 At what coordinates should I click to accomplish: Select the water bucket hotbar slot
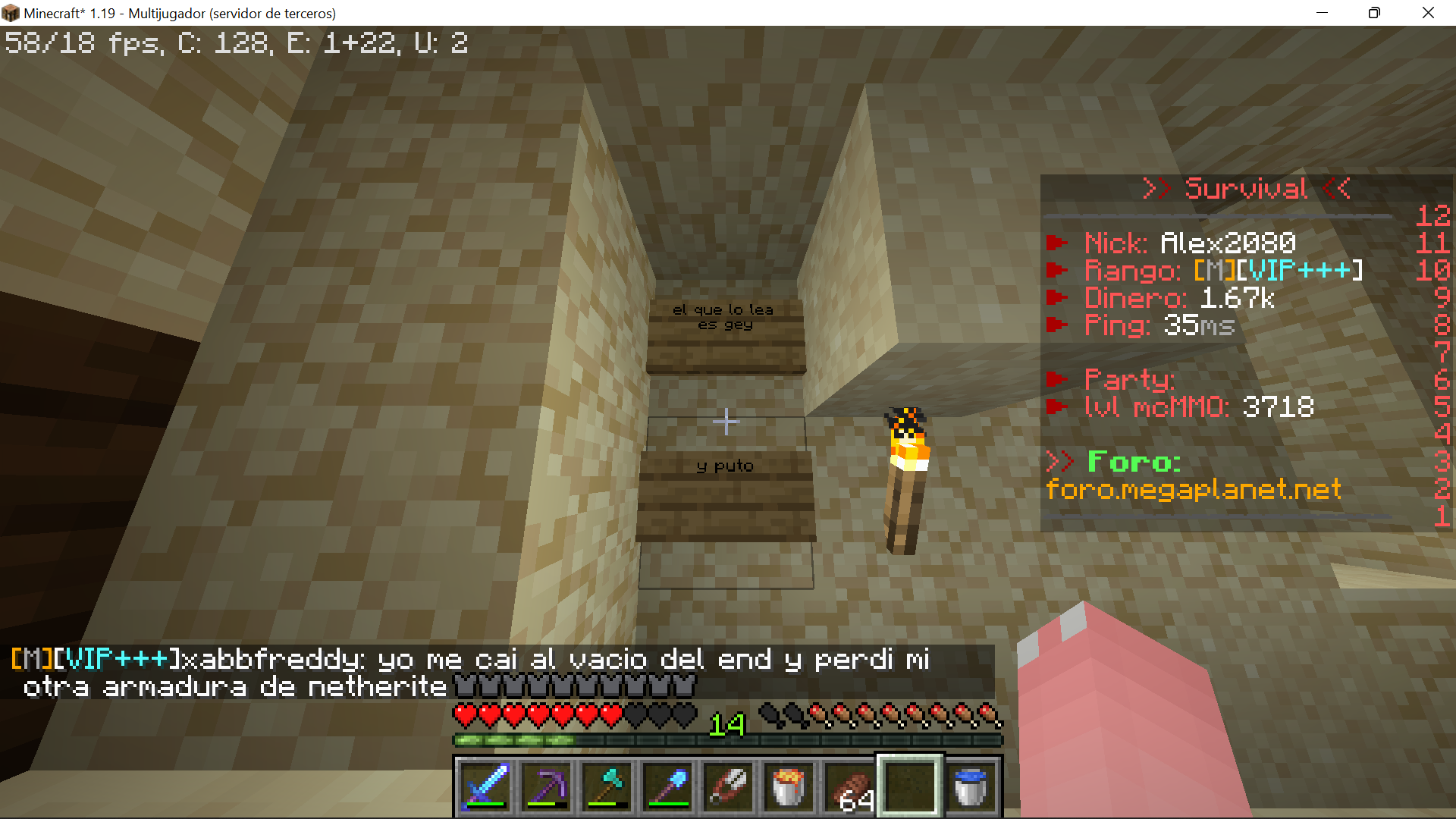[x=971, y=786]
